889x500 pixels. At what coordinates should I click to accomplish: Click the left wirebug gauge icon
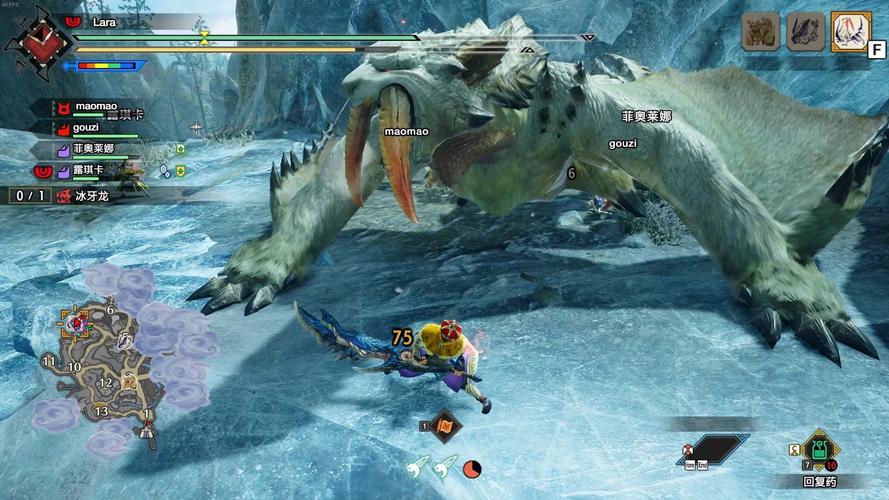click(417, 465)
